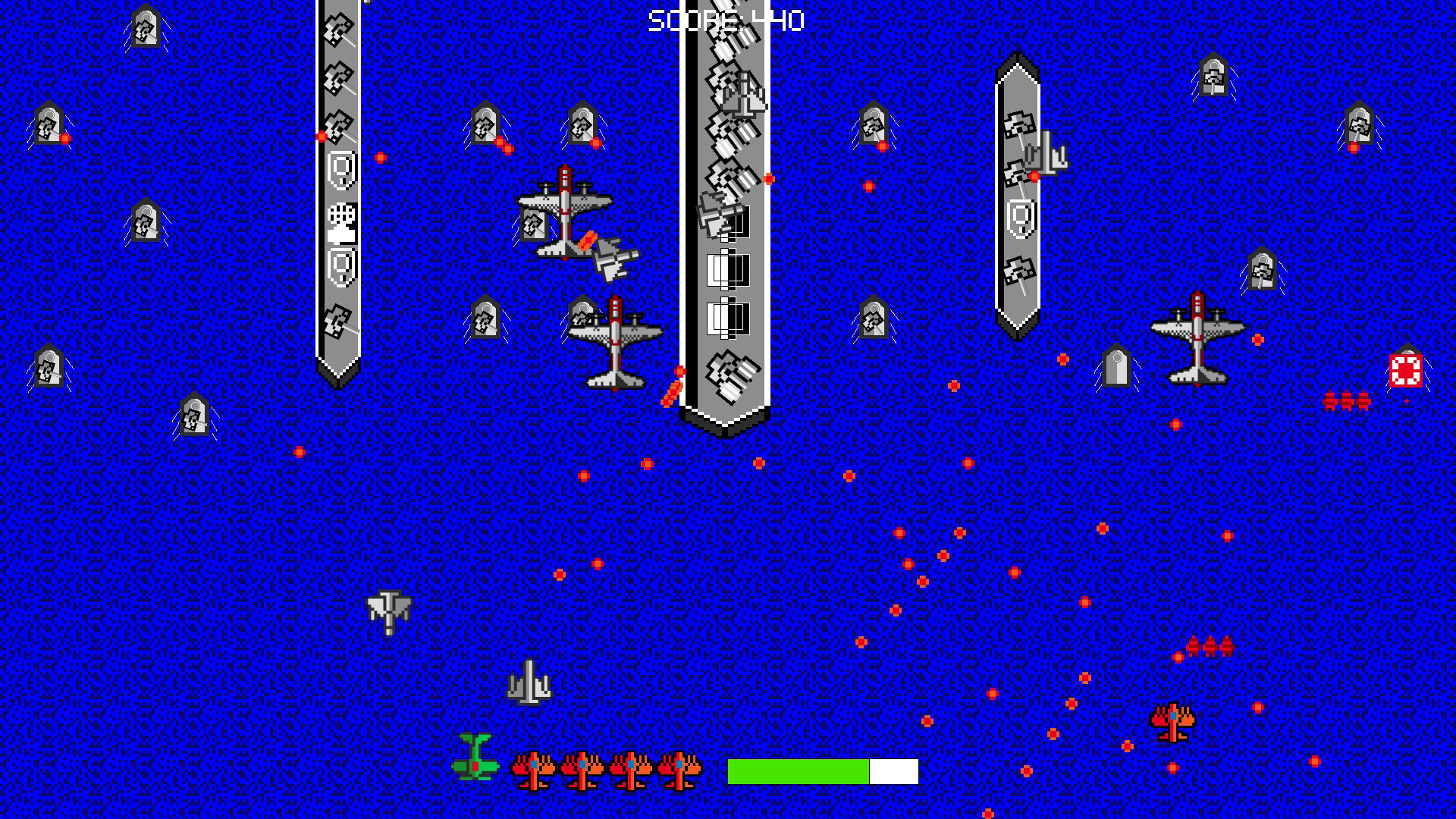Screen dimensions: 1456x819
Task: Select the green player plane at bottom
Action: pos(475,766)
